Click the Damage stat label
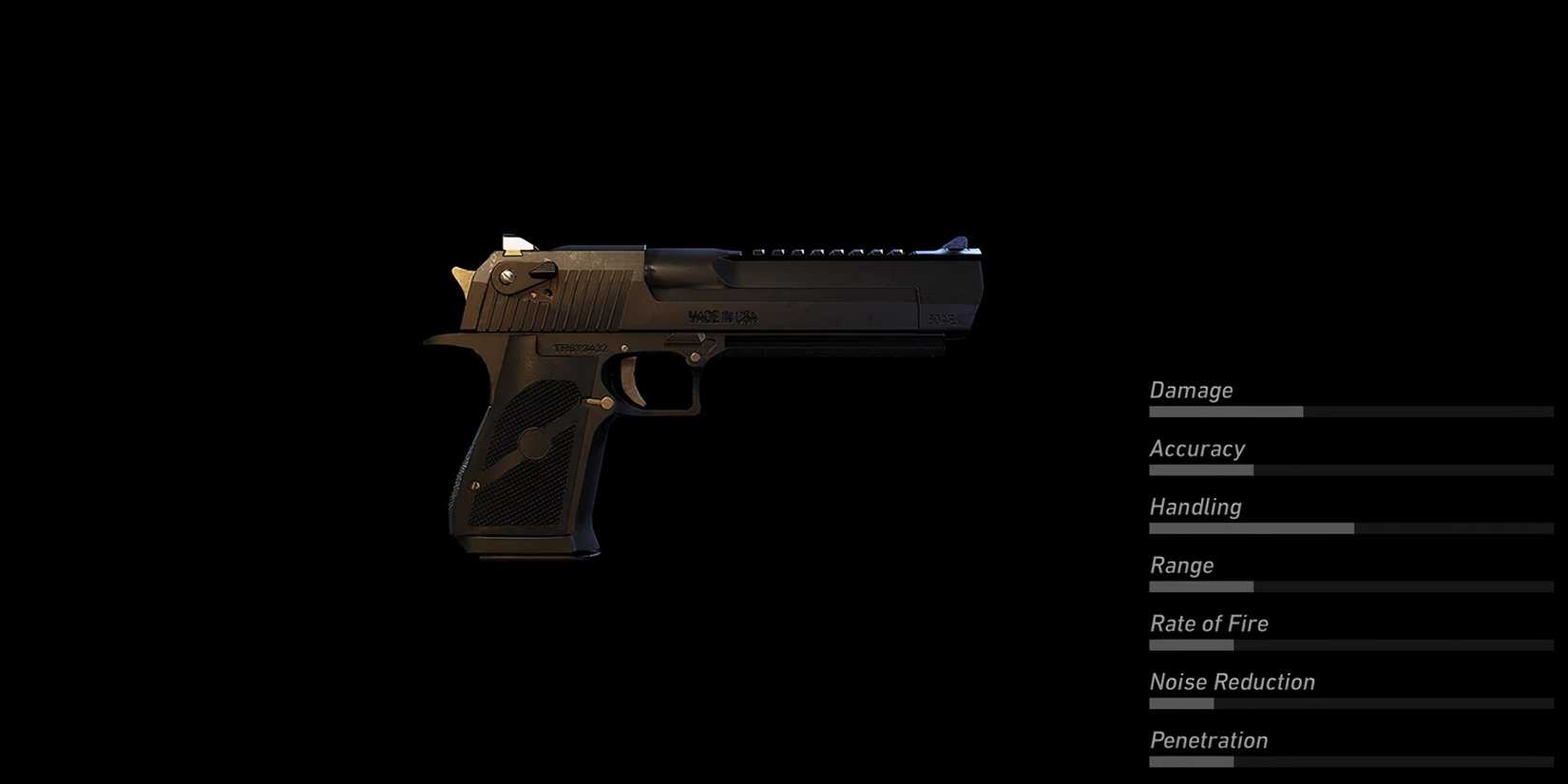The width and height of the screenshot is (1568, 784). [1191, 390]
